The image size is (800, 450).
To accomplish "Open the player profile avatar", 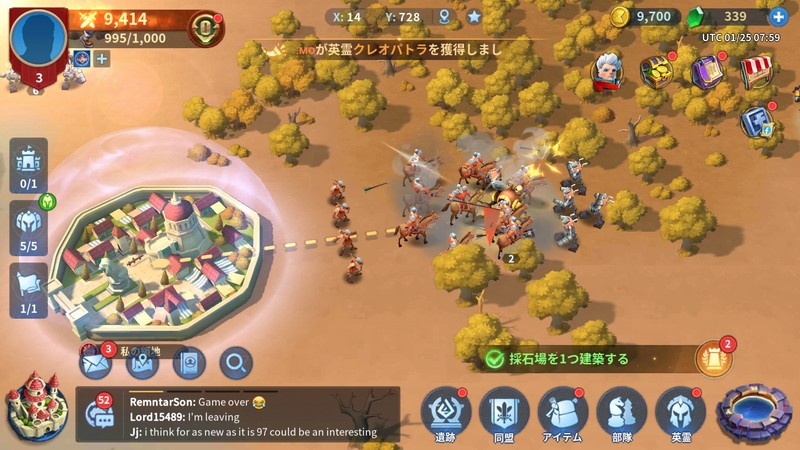I will tap(39, 37).
